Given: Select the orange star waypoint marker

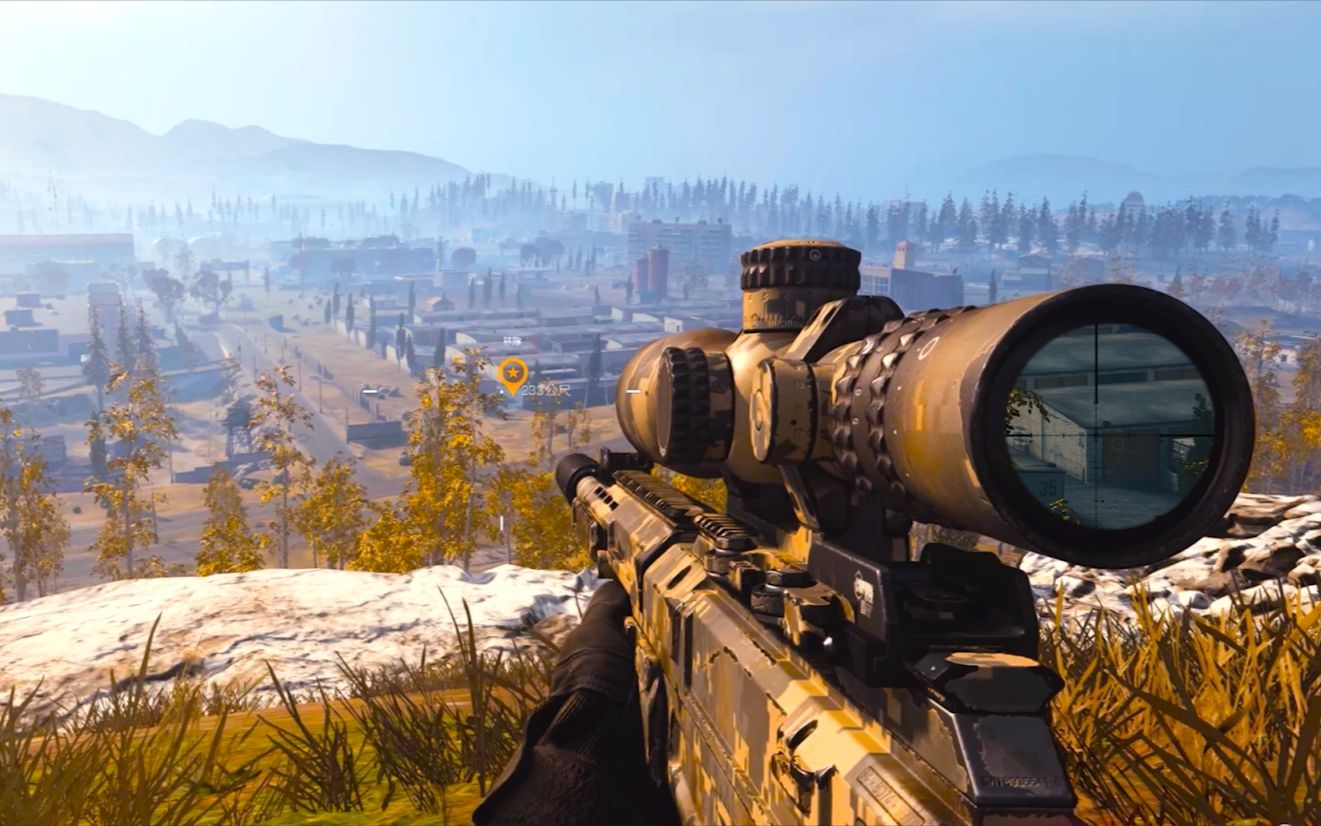Looking at the screenshot, I should tap(512, 374).
